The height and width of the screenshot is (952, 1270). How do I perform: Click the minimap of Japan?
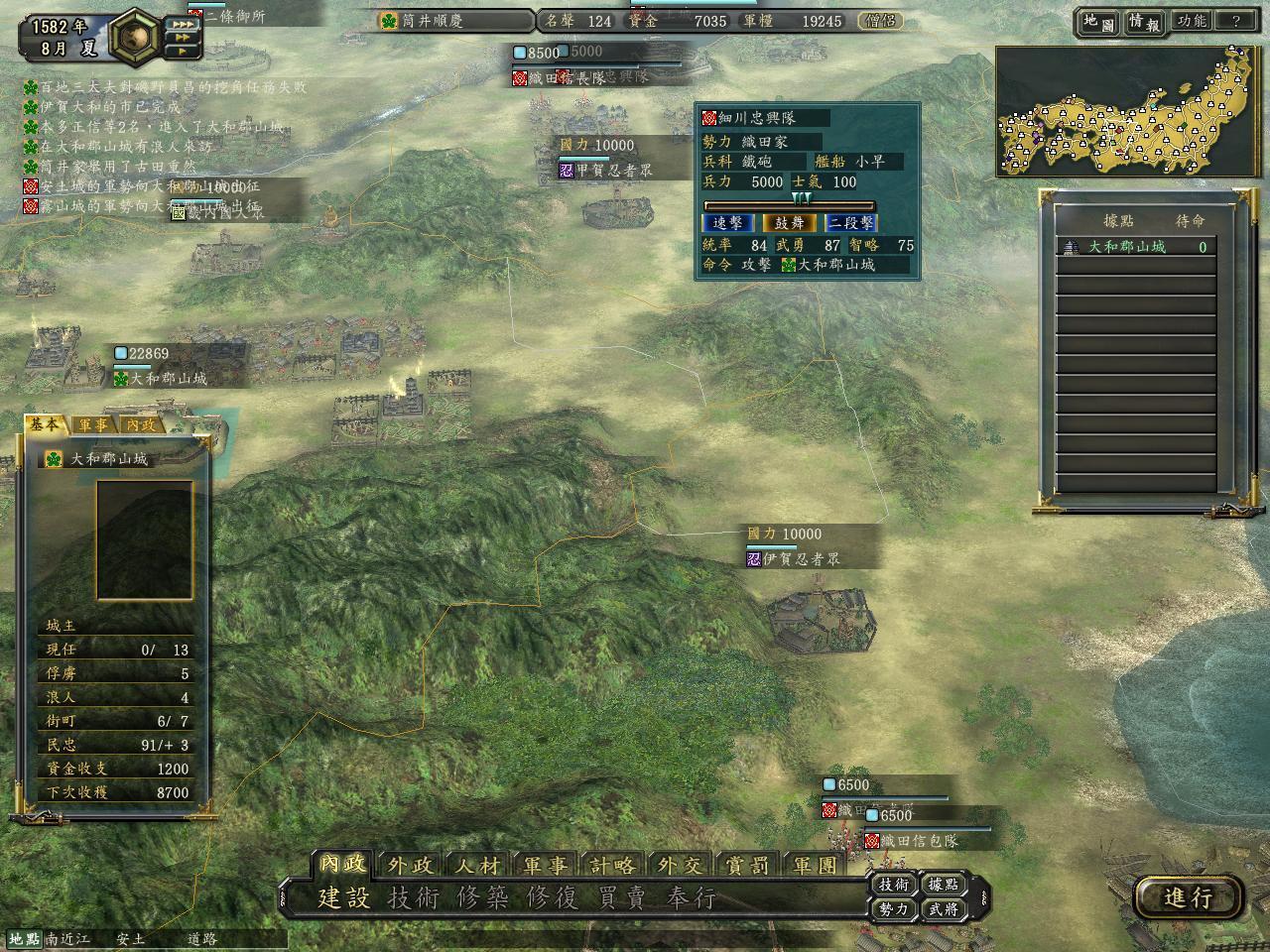1128,111
